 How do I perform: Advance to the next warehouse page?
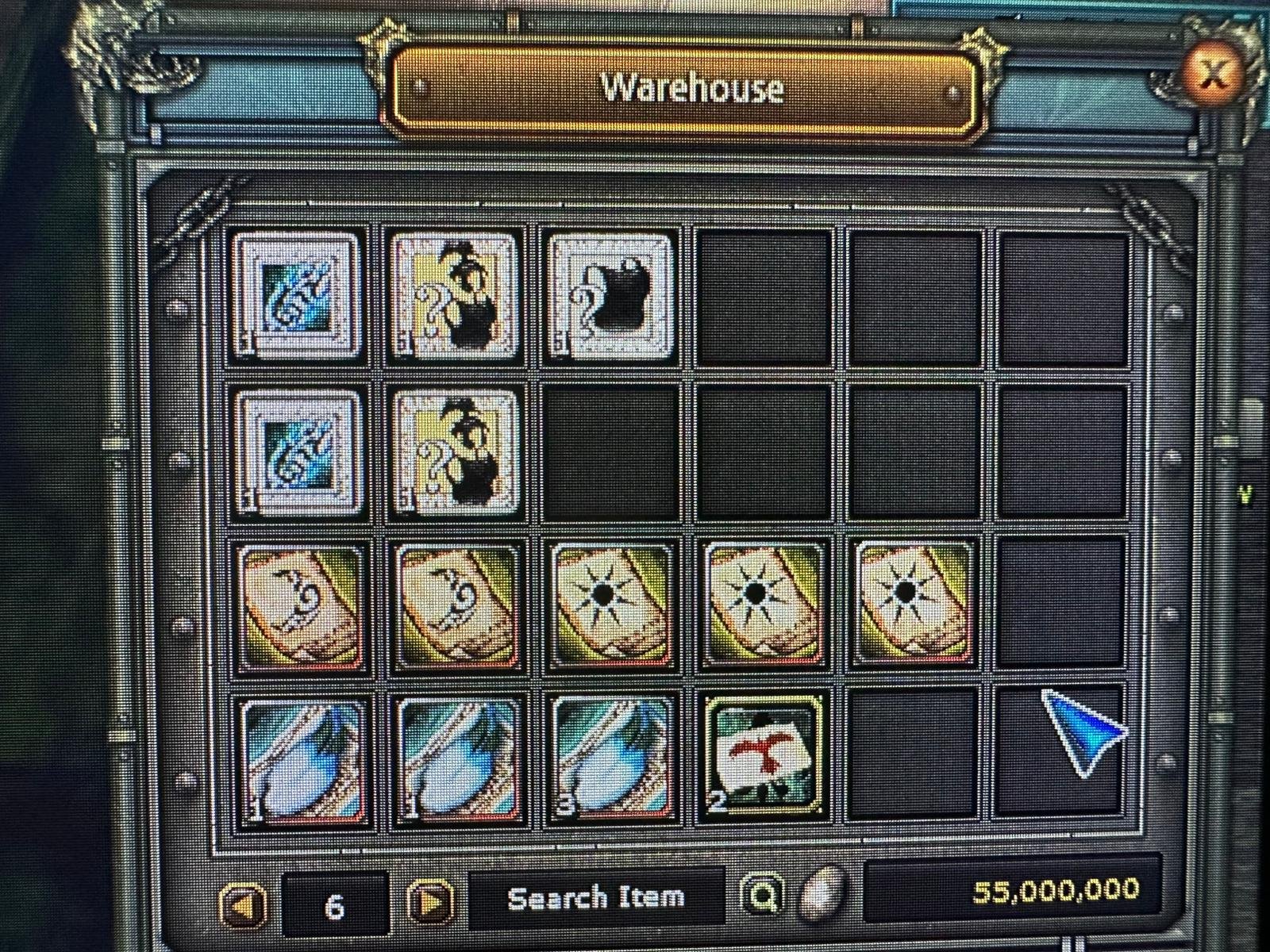coord(431,902)
